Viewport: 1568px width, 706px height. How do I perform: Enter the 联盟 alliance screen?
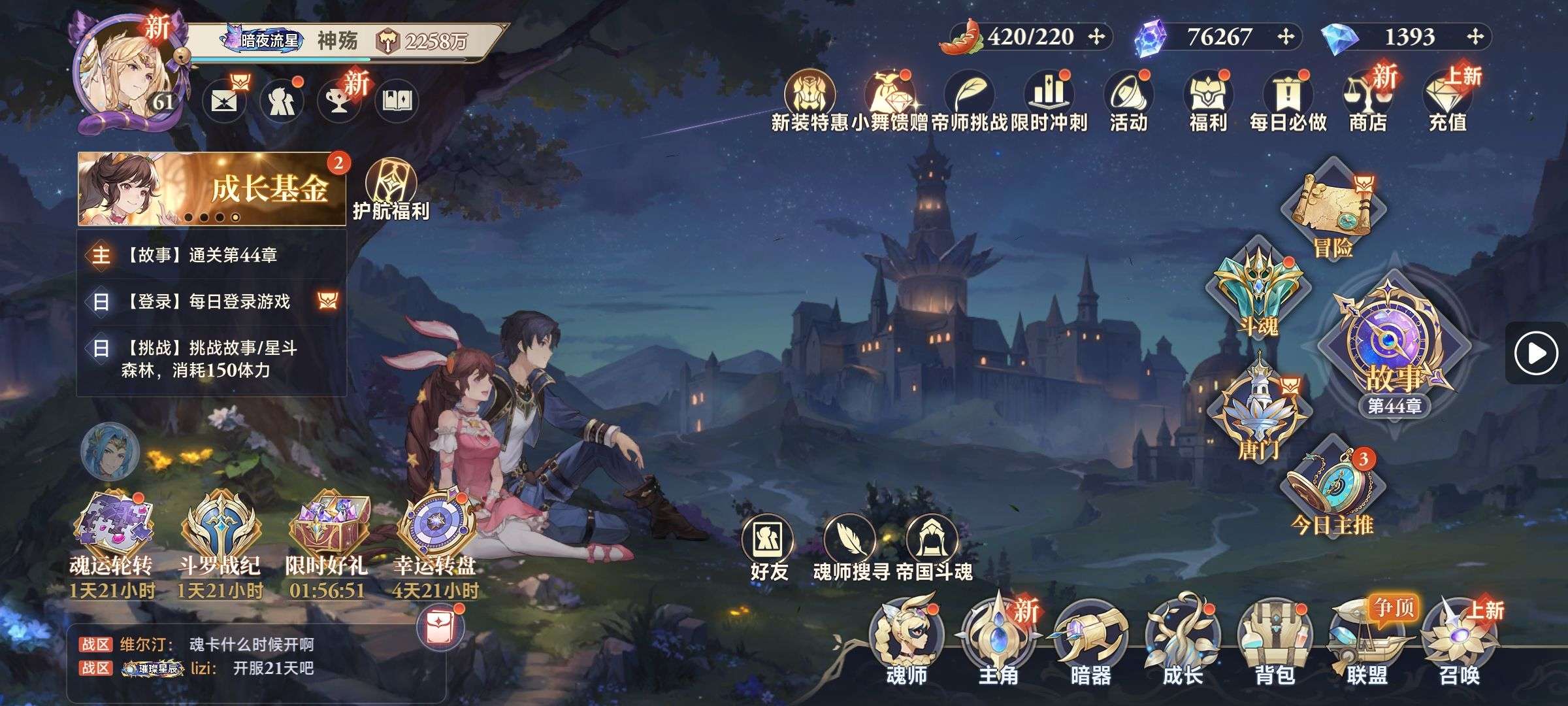pyautogui.click(x=1366, y=644)
